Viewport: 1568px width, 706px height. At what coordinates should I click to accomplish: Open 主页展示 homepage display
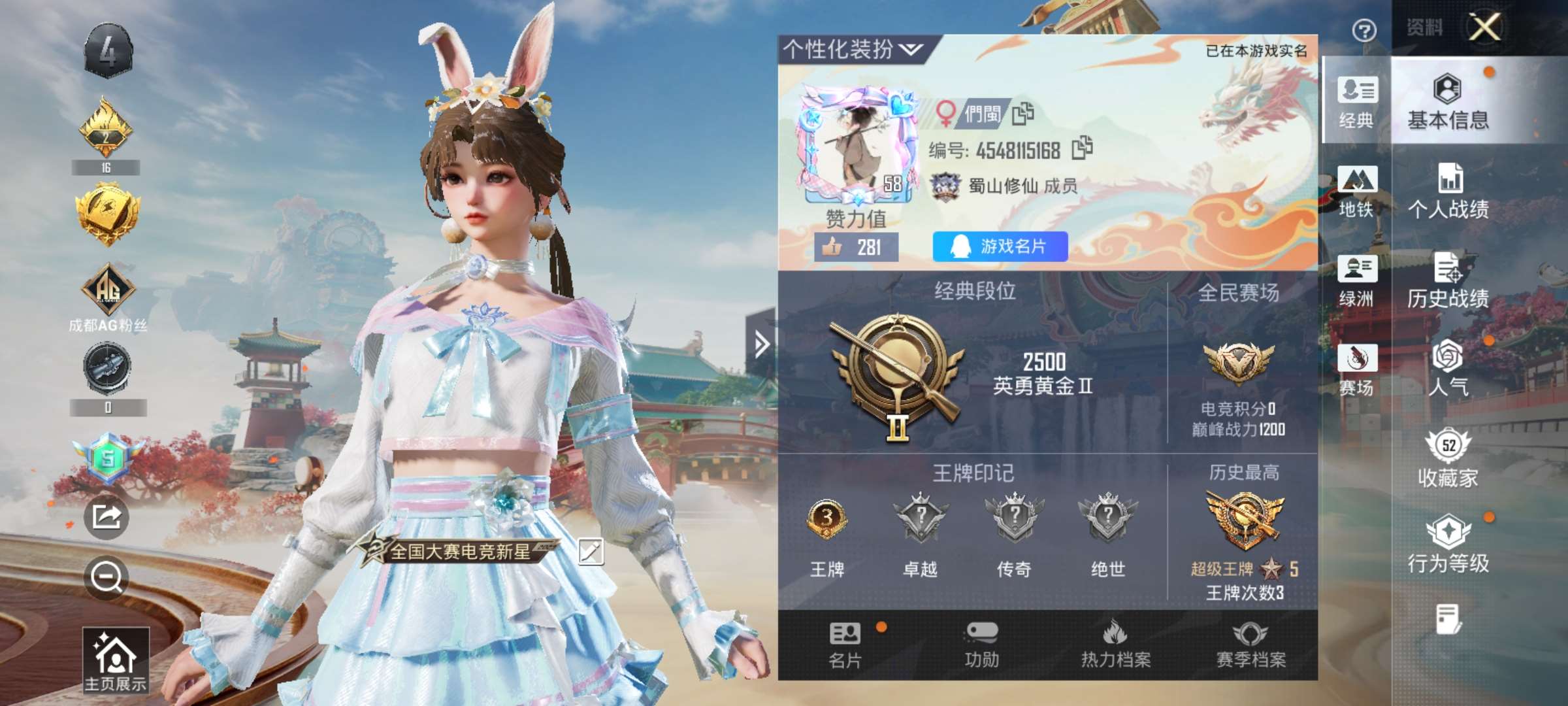pos(116,660)
